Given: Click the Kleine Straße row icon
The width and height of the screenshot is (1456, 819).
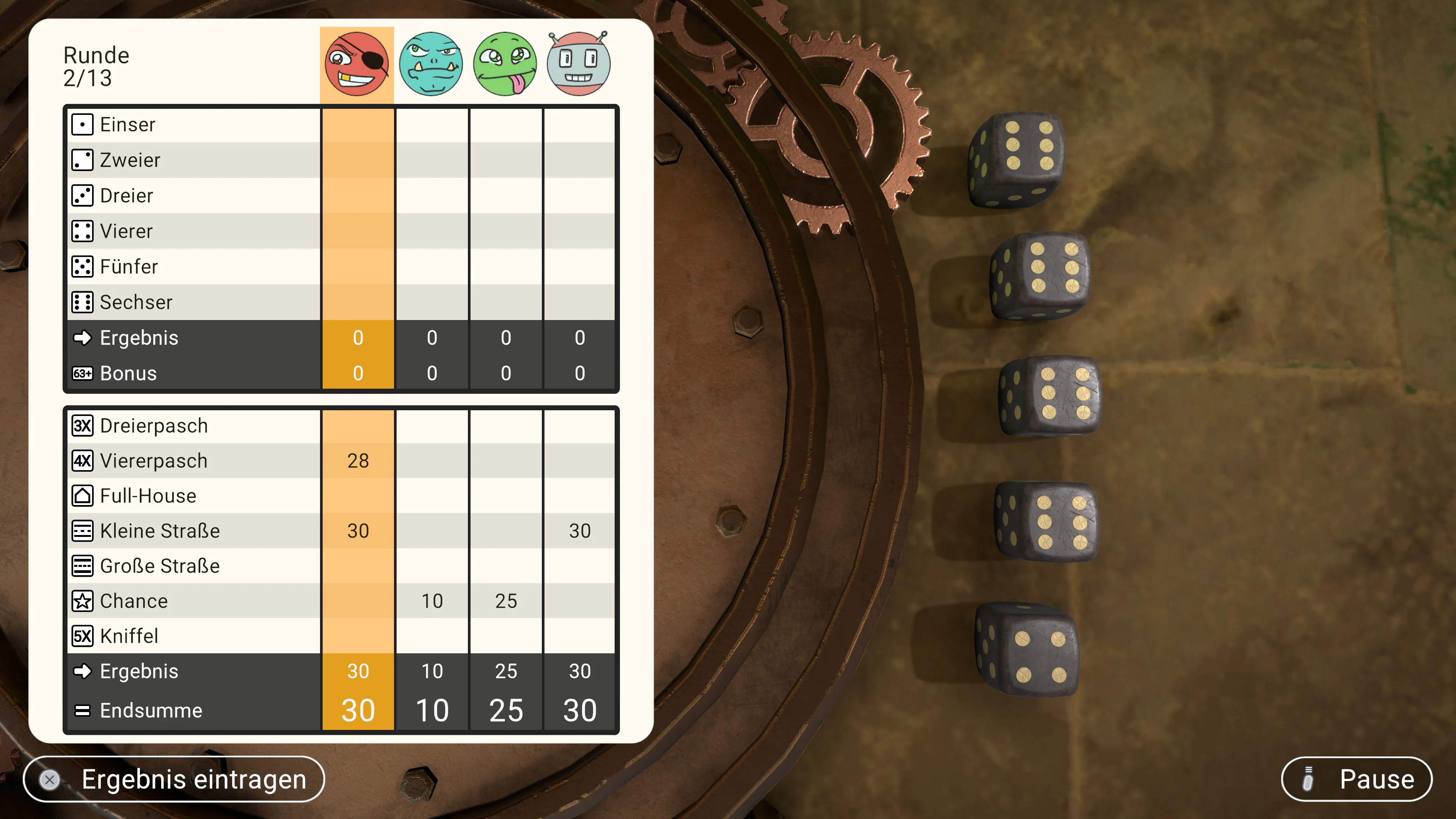Looking at the screenshot, I should [83, 531].
